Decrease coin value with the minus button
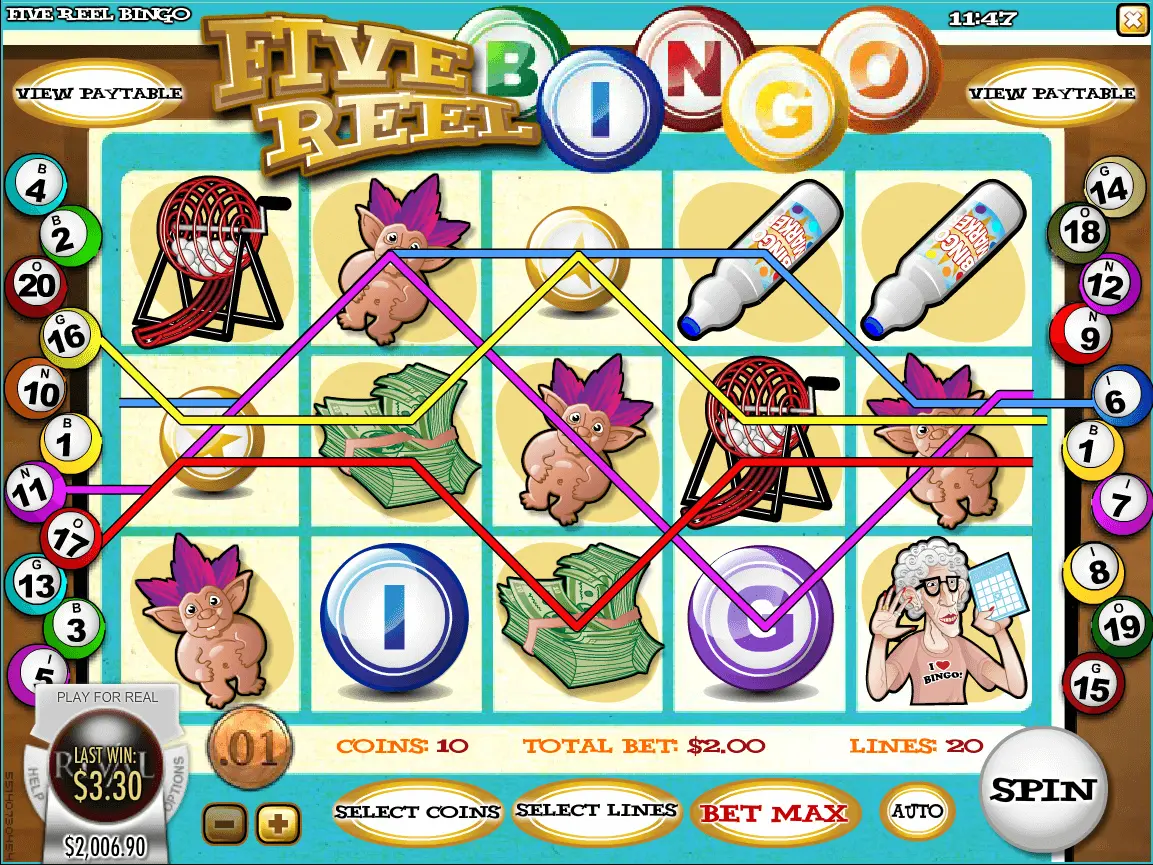Screen dimensions: 1153x865 tap(225, 824)
